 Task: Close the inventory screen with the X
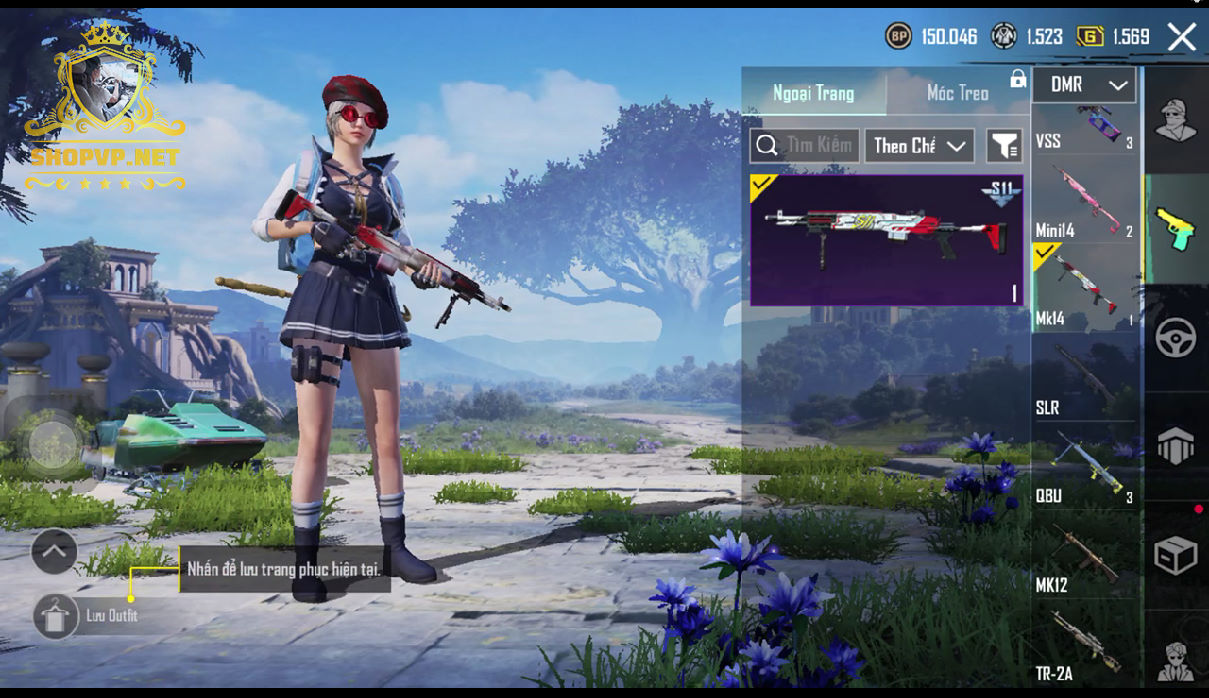pyautogui.click(x=1181, y=38)
